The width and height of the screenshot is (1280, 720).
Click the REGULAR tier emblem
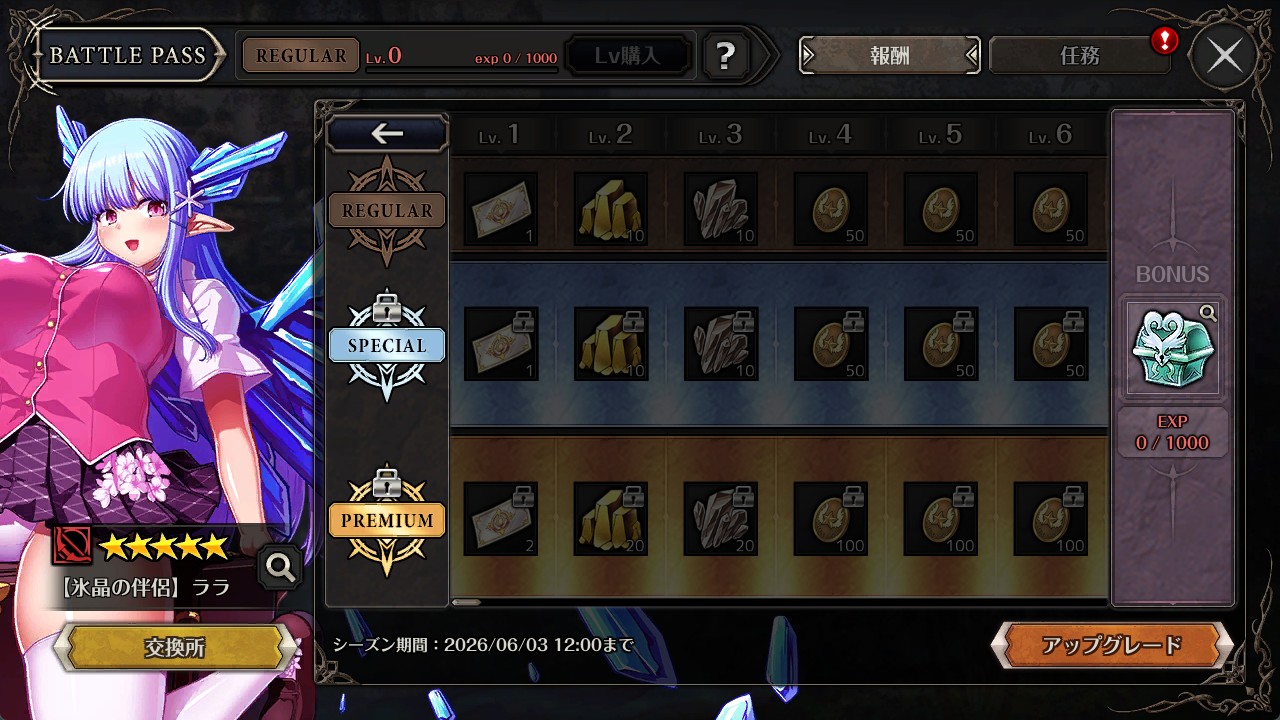[387, 210]
